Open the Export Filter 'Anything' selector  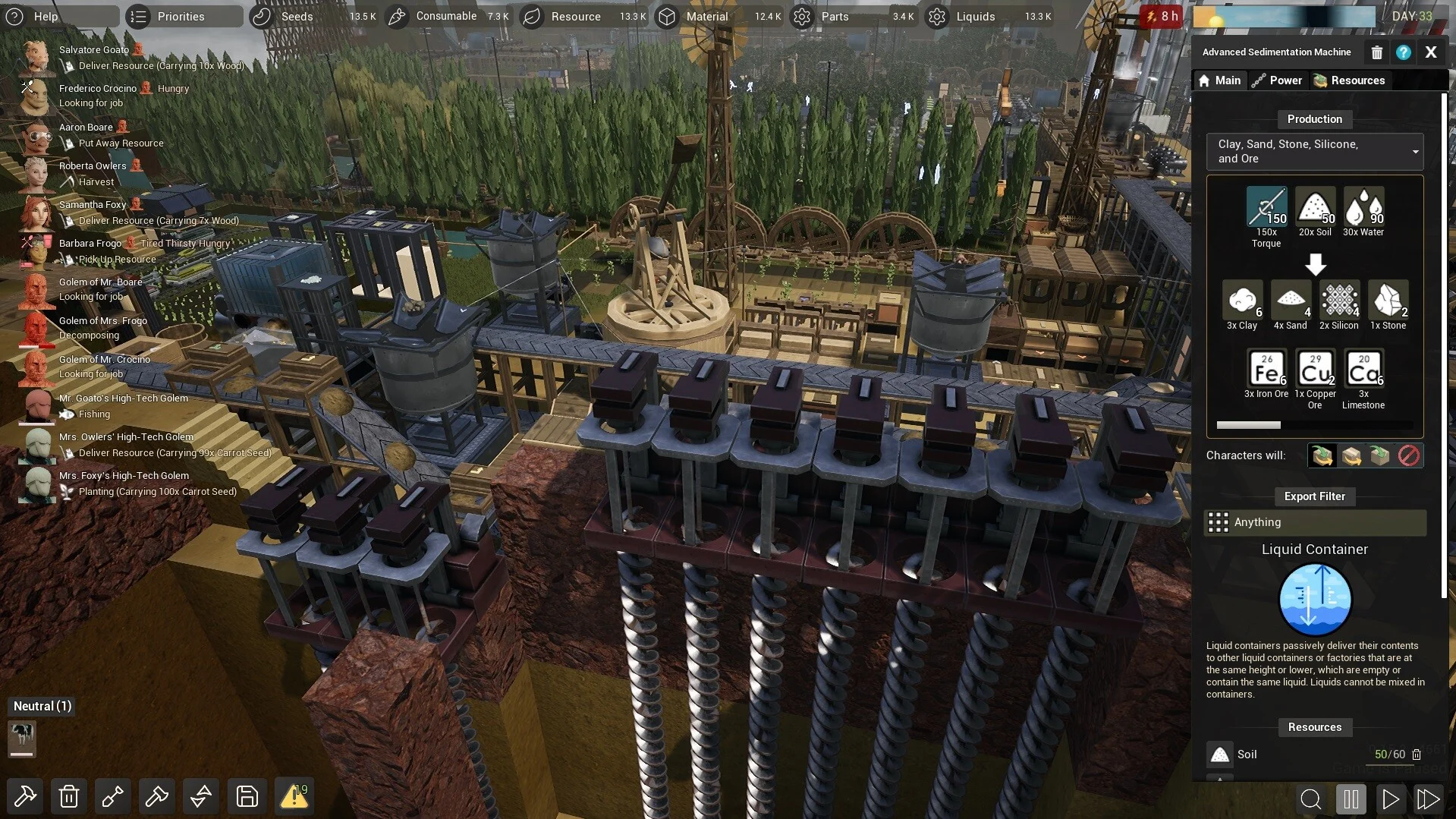tap(1314, 522)
